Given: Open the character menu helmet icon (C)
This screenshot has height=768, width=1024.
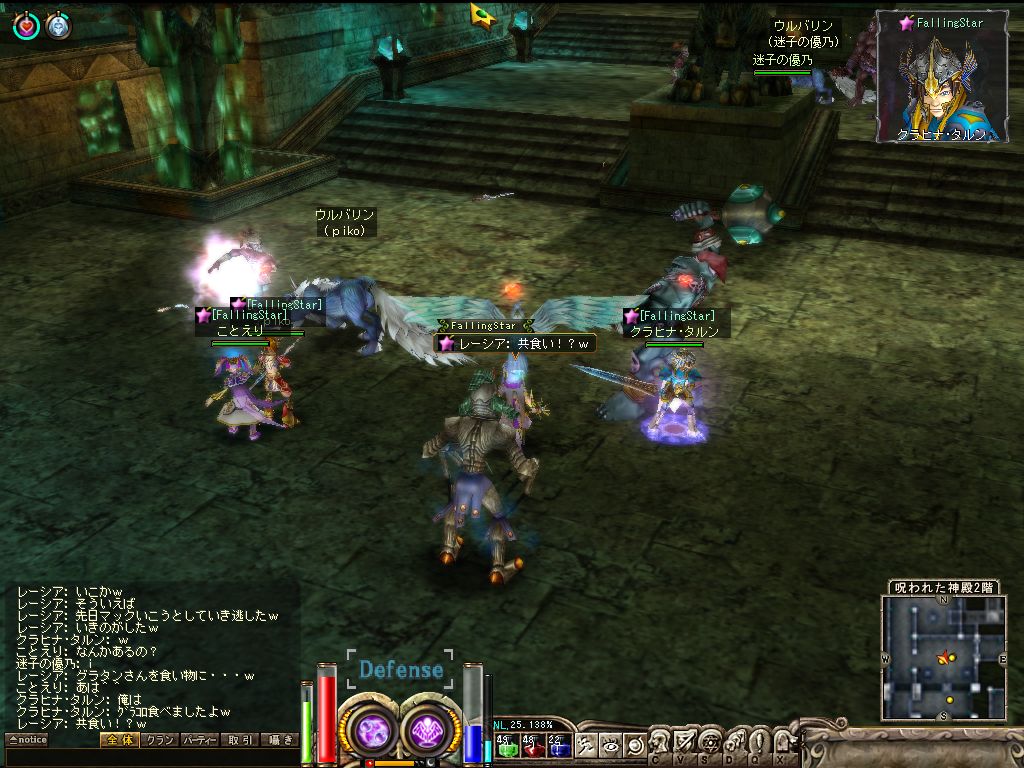Looking at the screenshot, I should [x=660, y=743].
